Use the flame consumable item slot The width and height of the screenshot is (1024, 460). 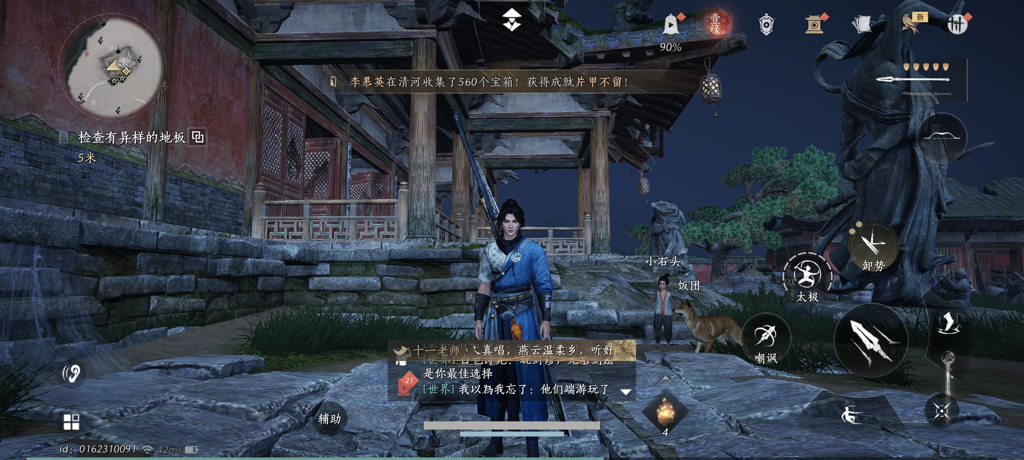(x=665, y=411)
